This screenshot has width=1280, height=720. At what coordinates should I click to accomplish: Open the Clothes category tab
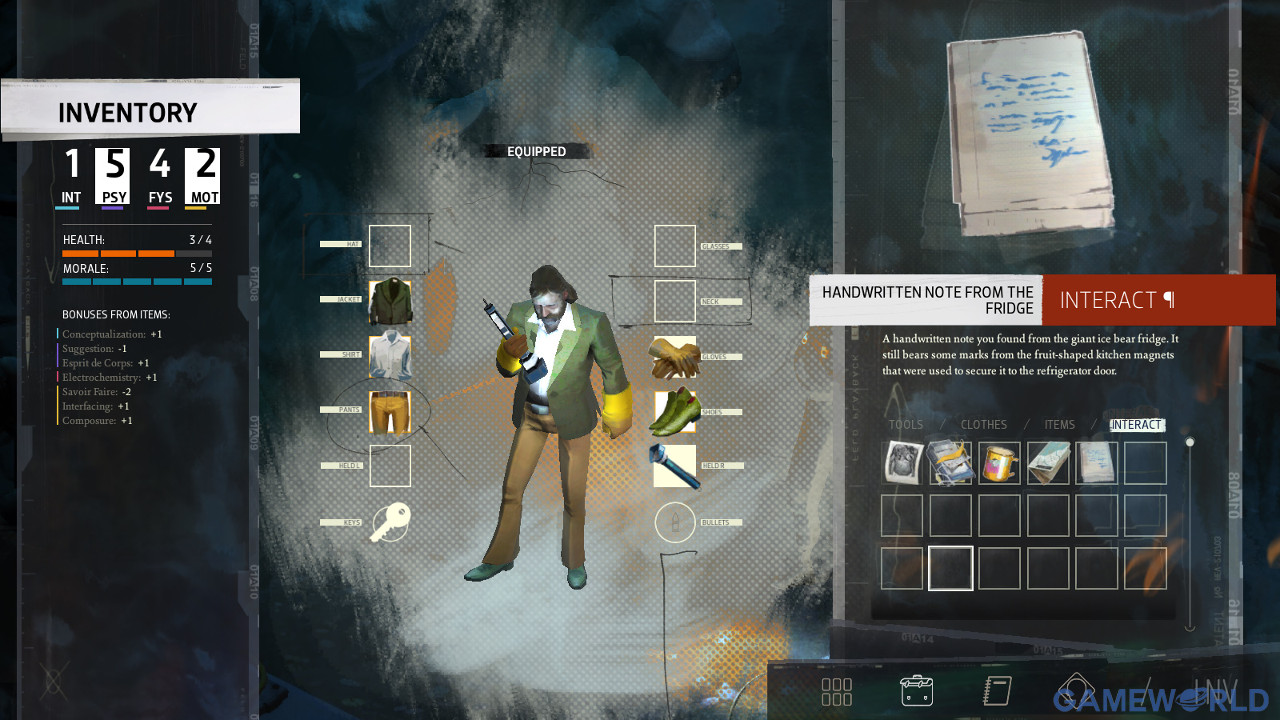(x=983, y=425)
